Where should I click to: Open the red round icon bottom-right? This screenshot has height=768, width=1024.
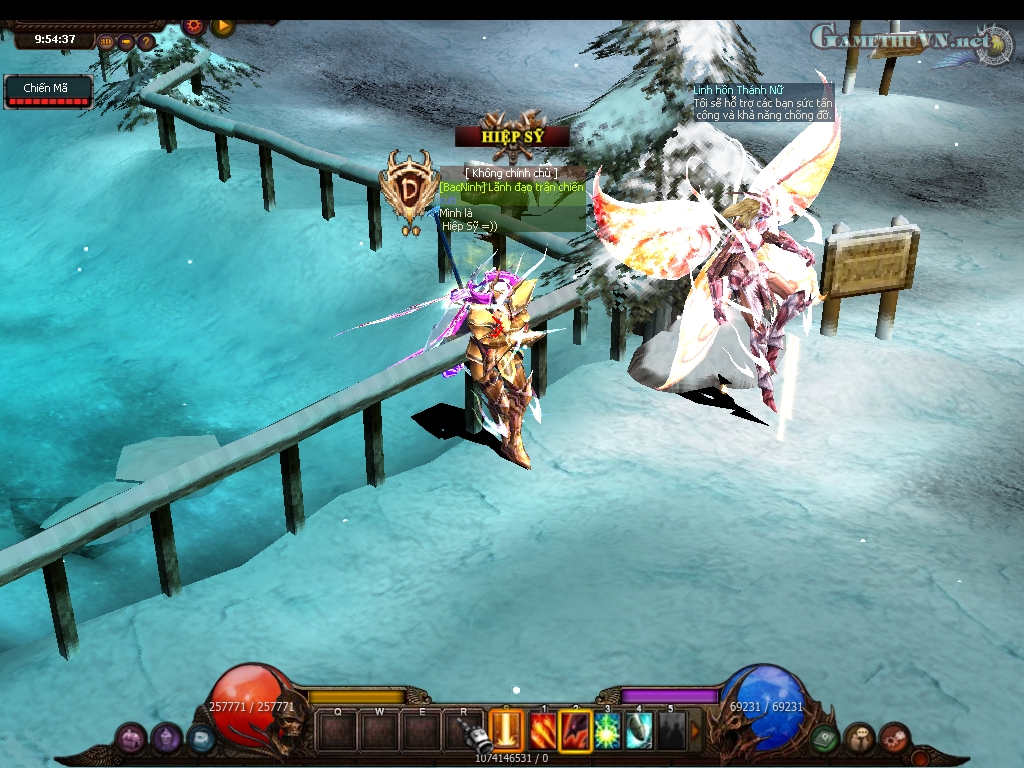894,739
